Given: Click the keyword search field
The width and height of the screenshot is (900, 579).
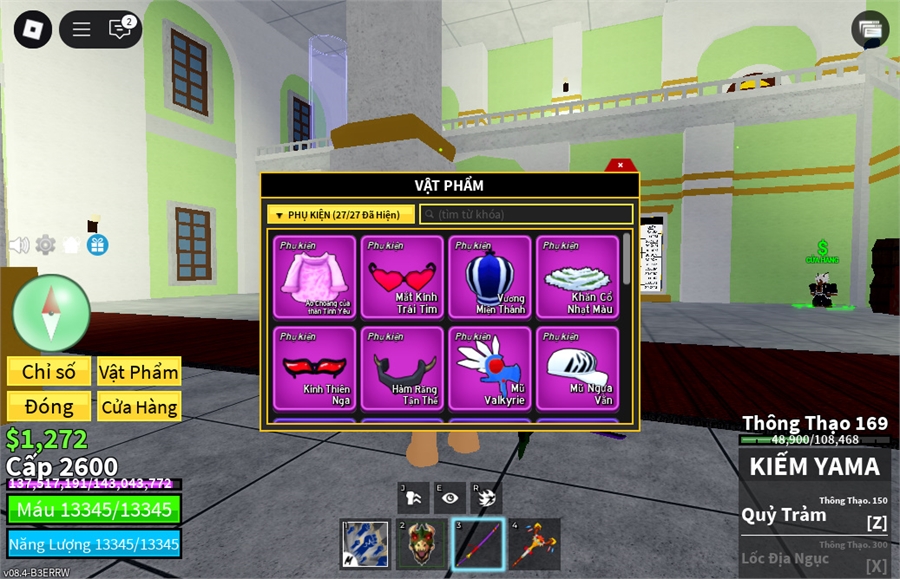Looking at the screenshot, I should [526, 215].
